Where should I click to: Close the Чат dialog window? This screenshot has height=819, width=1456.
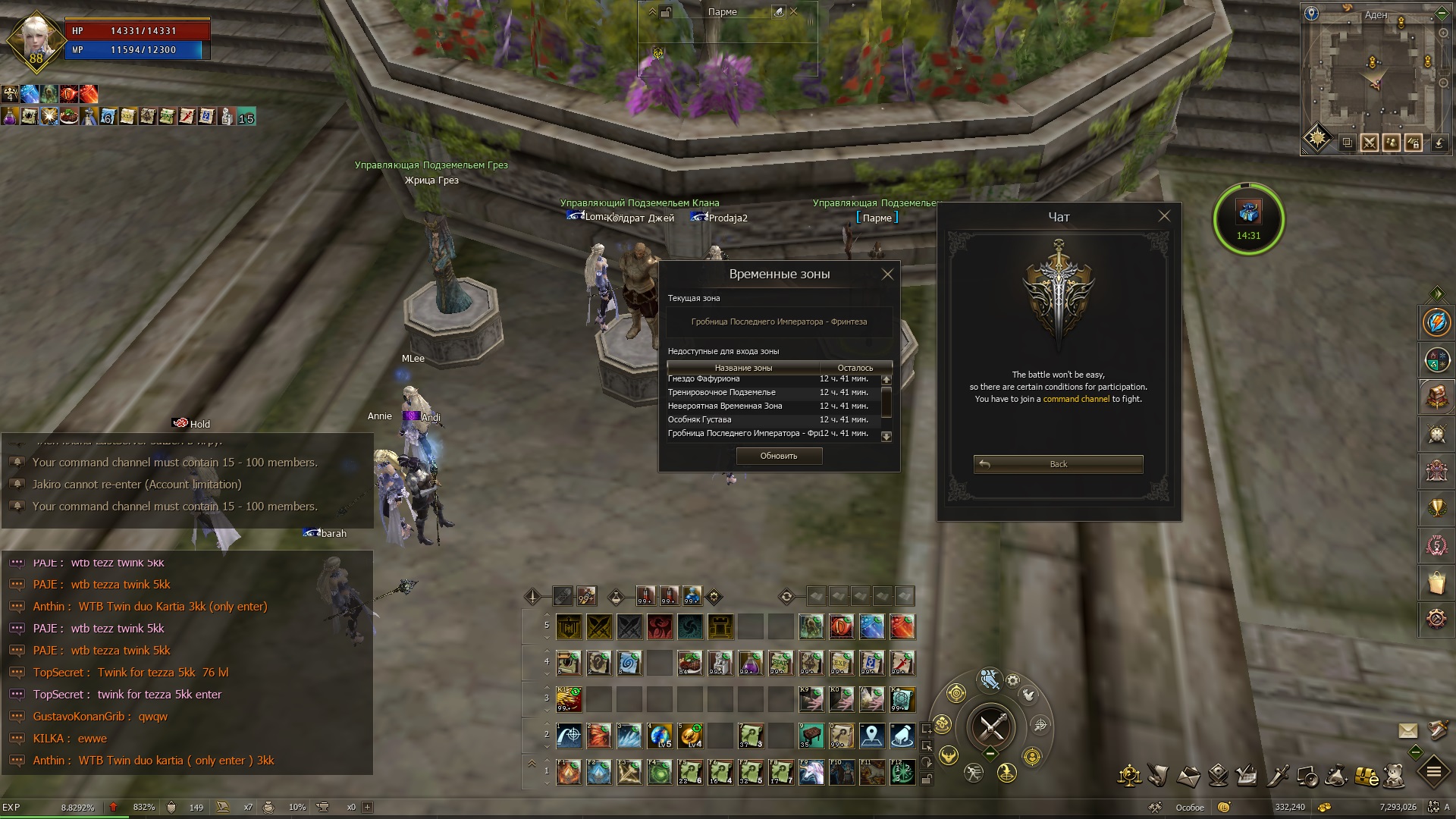(1164, 216)
